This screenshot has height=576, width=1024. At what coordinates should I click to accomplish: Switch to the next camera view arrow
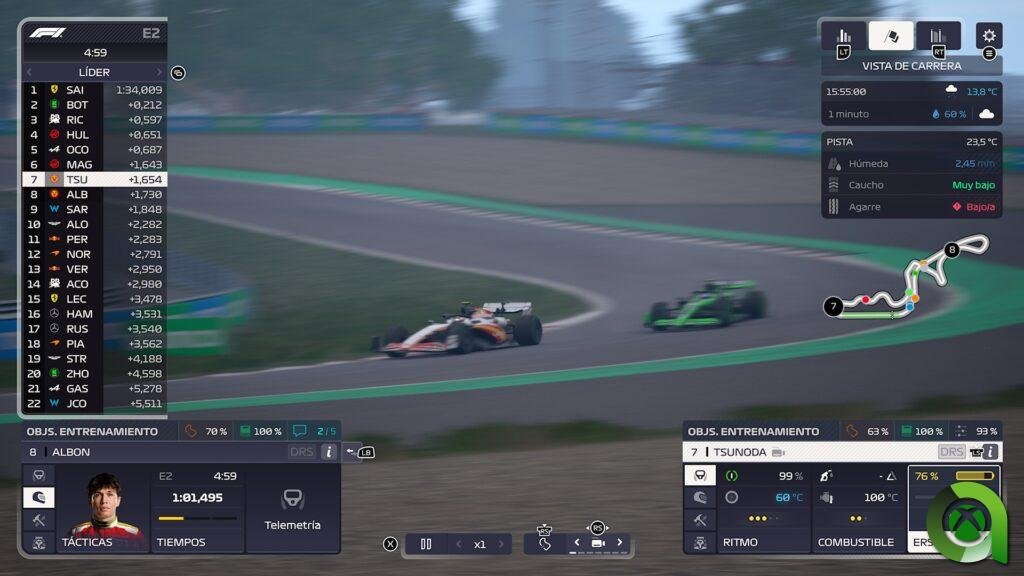tap(619, 543)
